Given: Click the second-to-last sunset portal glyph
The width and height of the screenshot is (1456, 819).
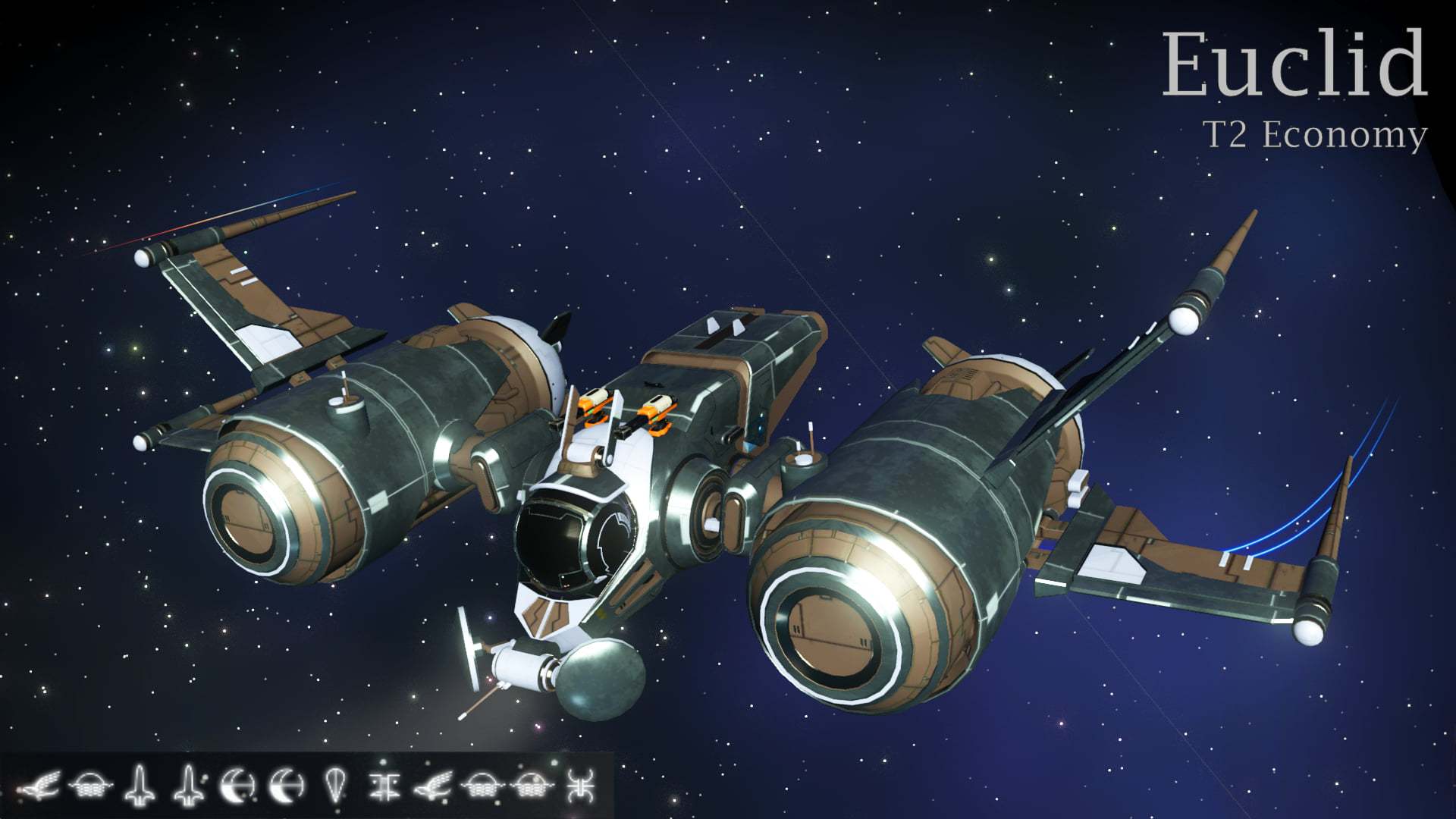Looking at the screenshot, I should [531, 786].
